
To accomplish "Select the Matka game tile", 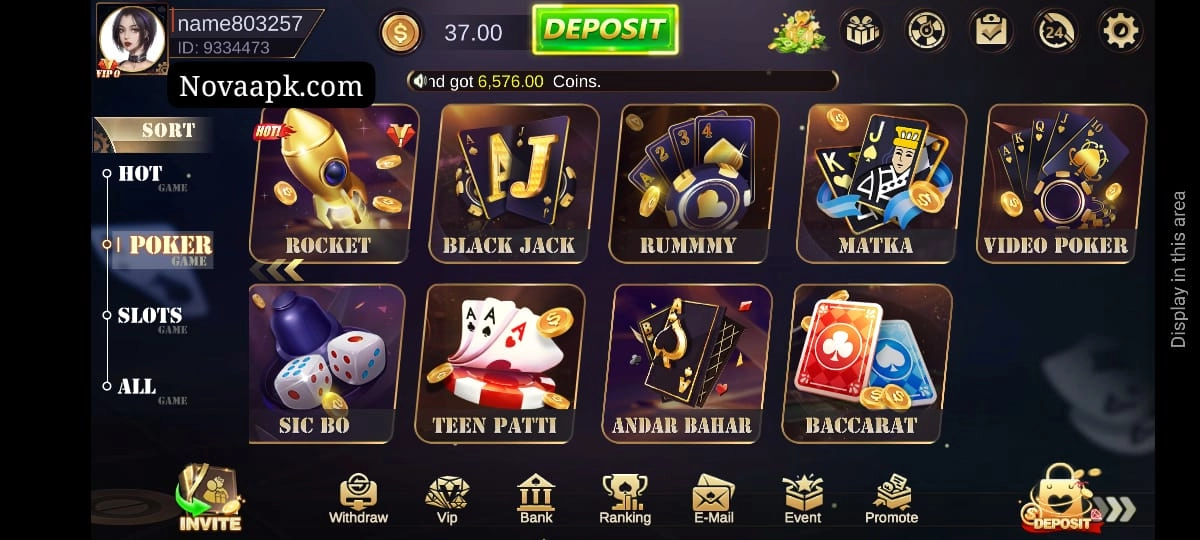I will click(876, 183).
